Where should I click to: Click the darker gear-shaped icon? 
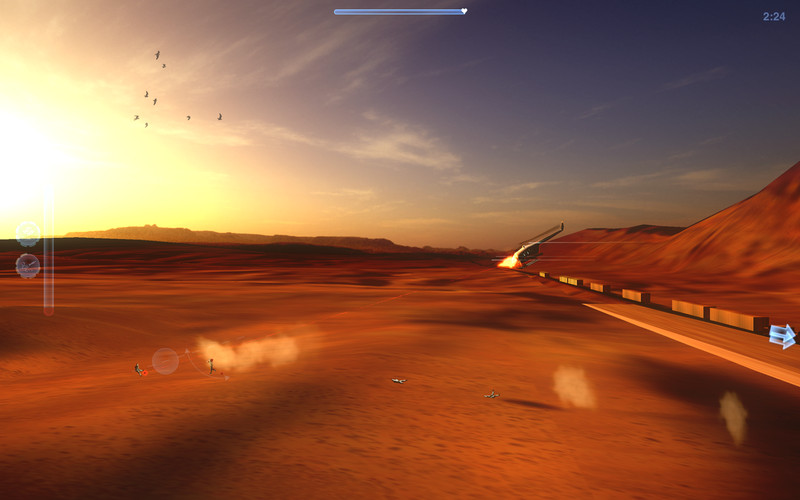[x=28, y=266]
